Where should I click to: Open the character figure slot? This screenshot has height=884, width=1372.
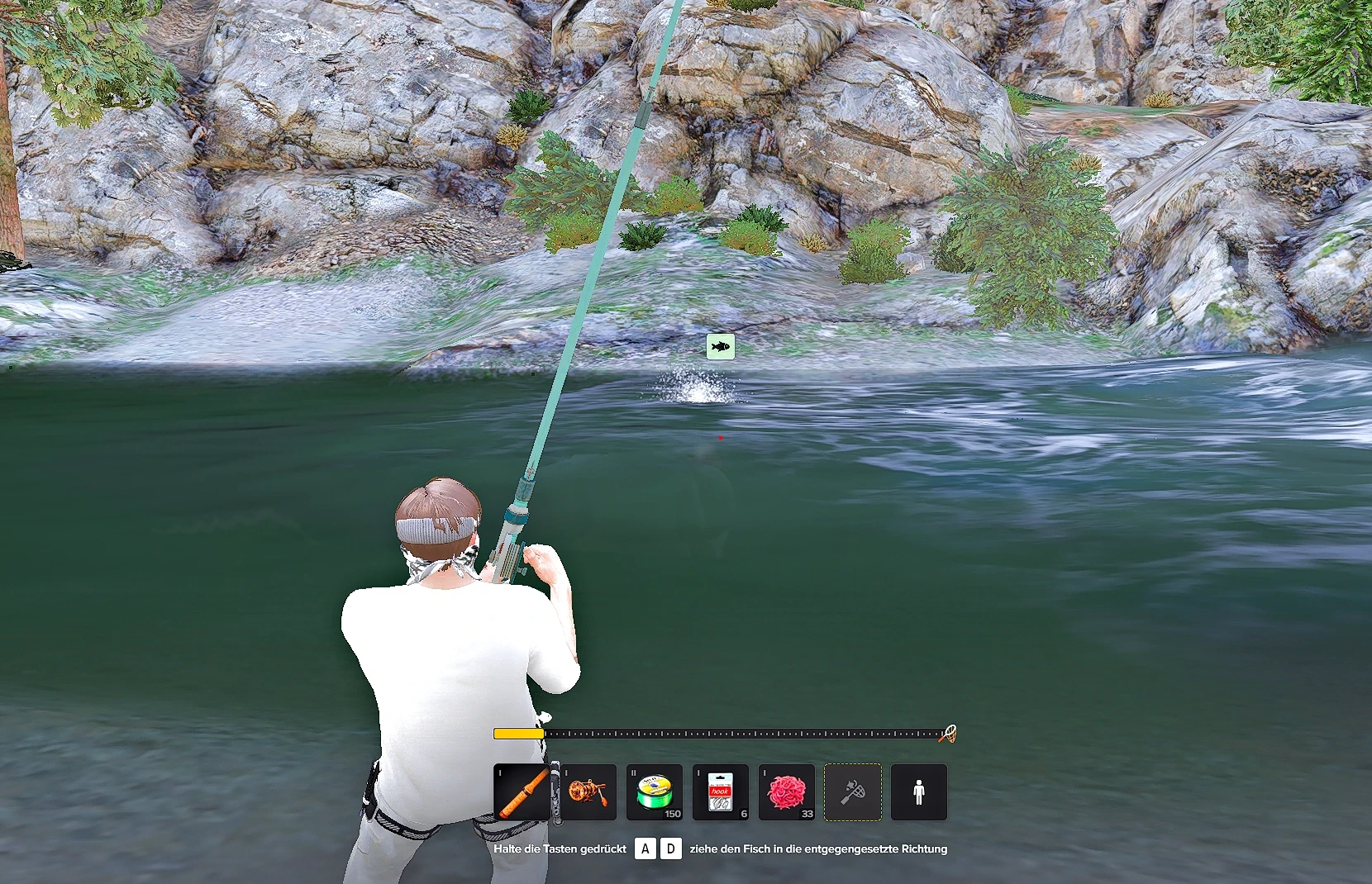pyautogui.click(x=919, y=792)
